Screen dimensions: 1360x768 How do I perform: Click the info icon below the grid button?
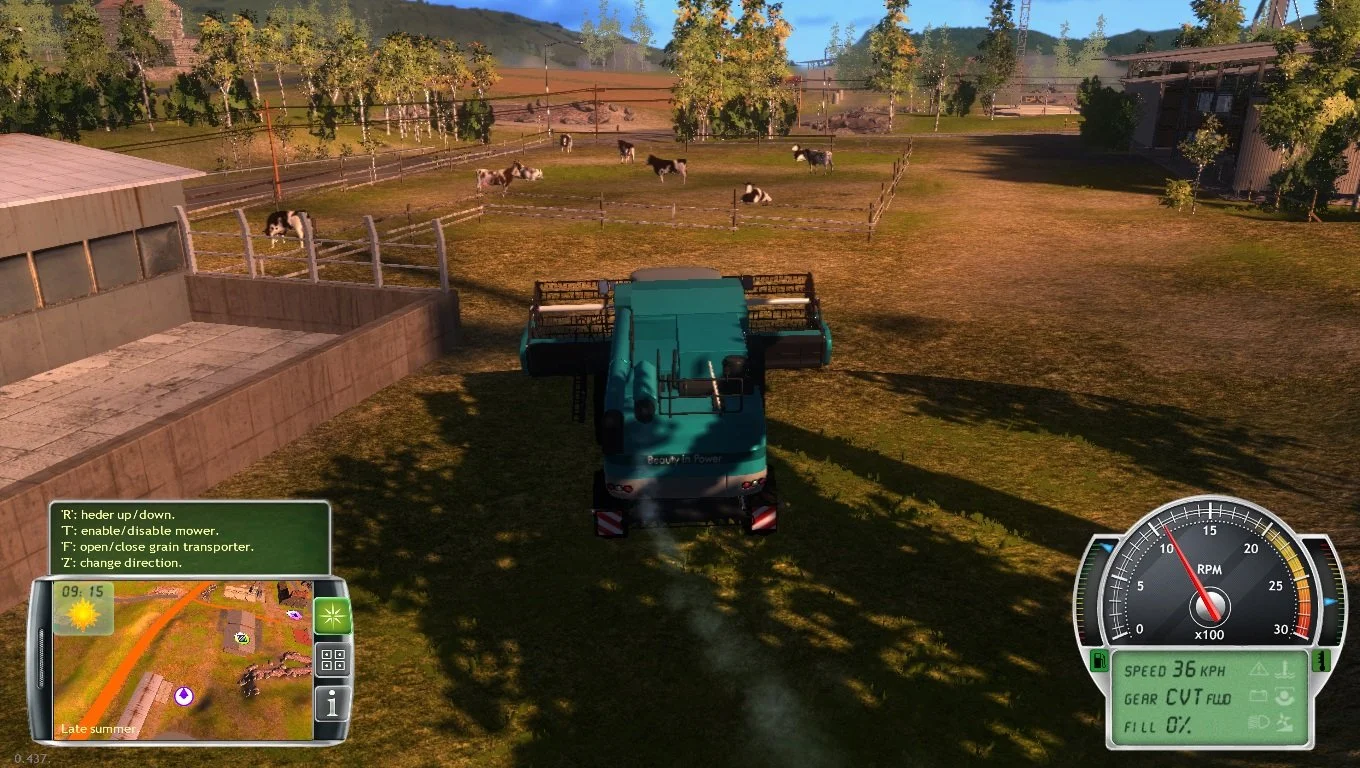coord(332,702)
